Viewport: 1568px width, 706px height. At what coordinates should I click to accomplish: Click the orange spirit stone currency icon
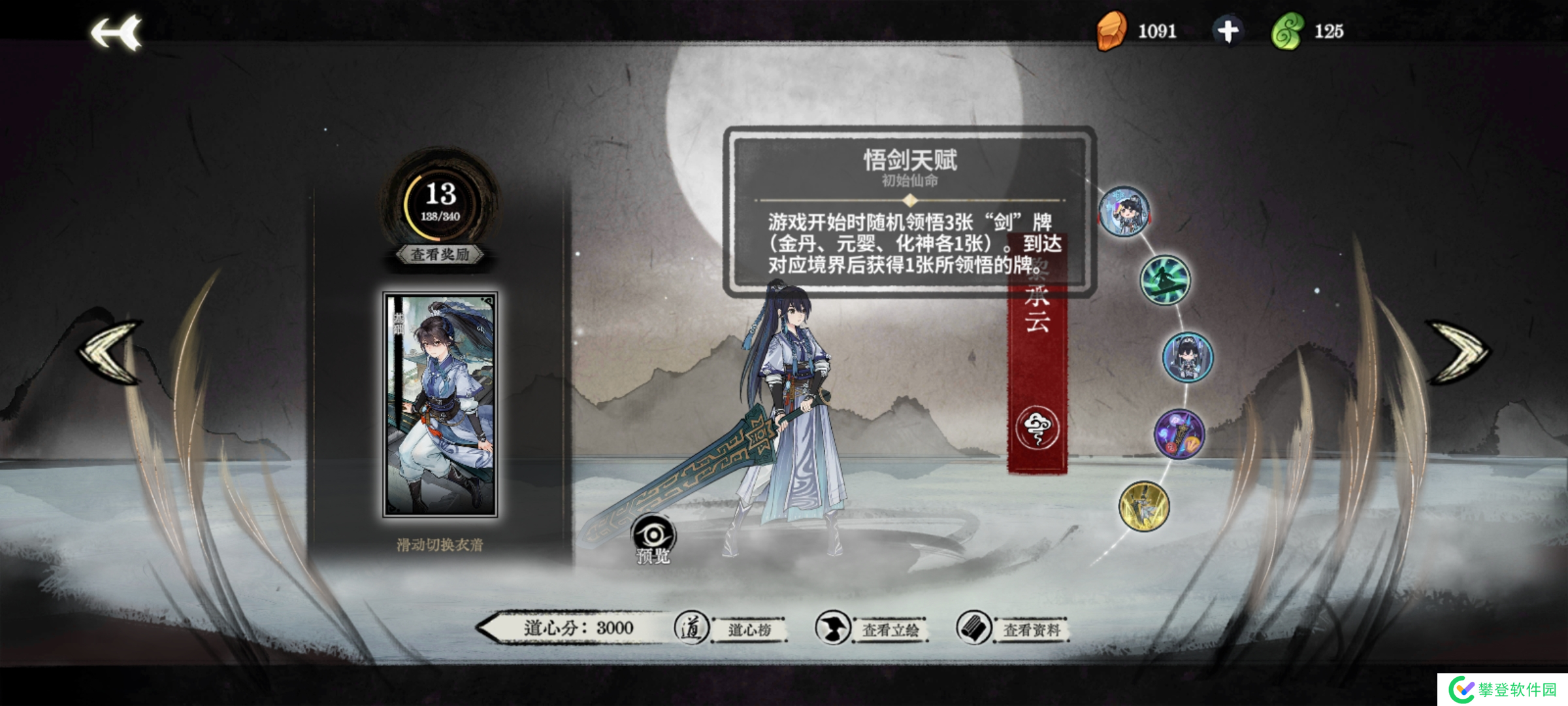[1113, 29]
